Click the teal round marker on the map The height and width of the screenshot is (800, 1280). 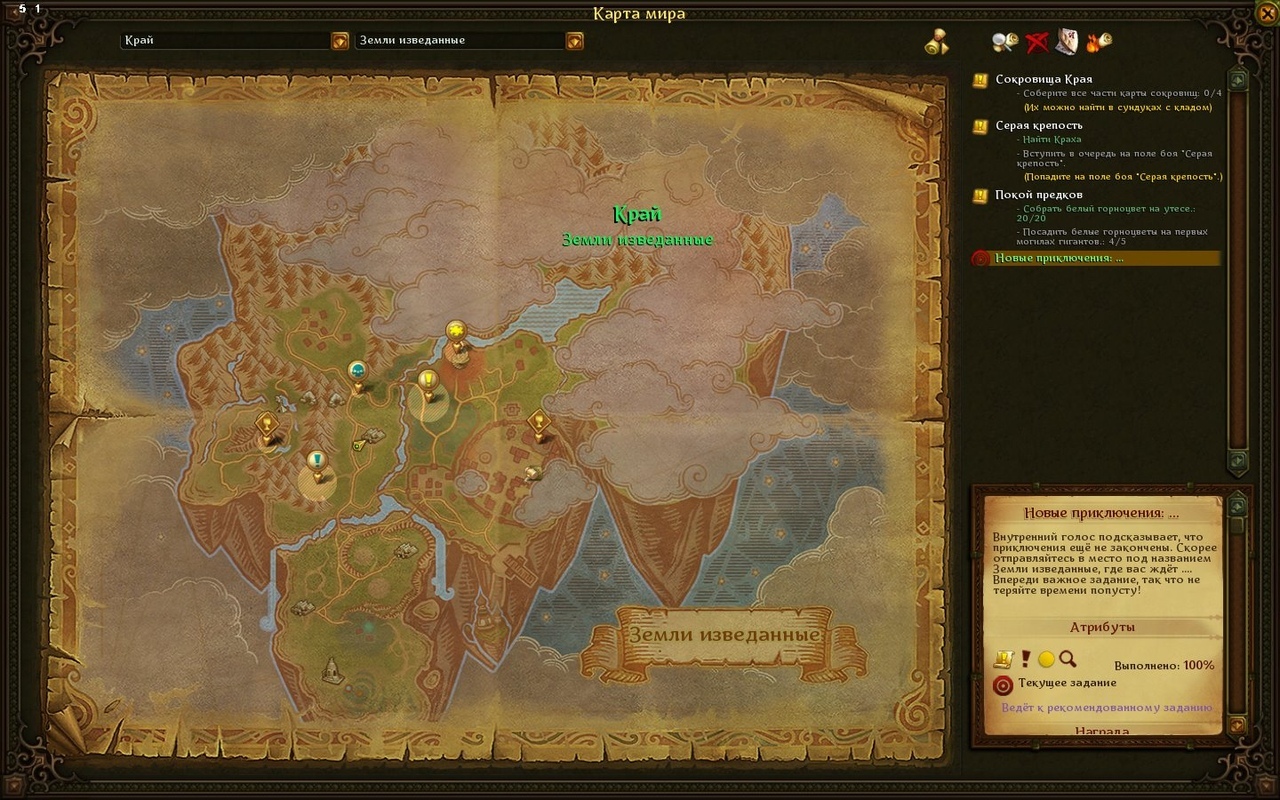pyautogui.click(x=357, y=372)
